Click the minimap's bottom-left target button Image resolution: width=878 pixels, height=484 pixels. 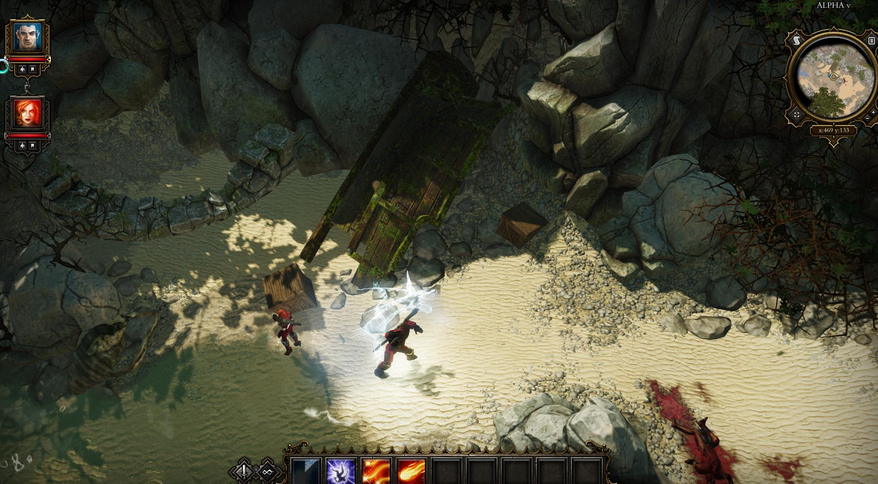click(x=796, y=114)
